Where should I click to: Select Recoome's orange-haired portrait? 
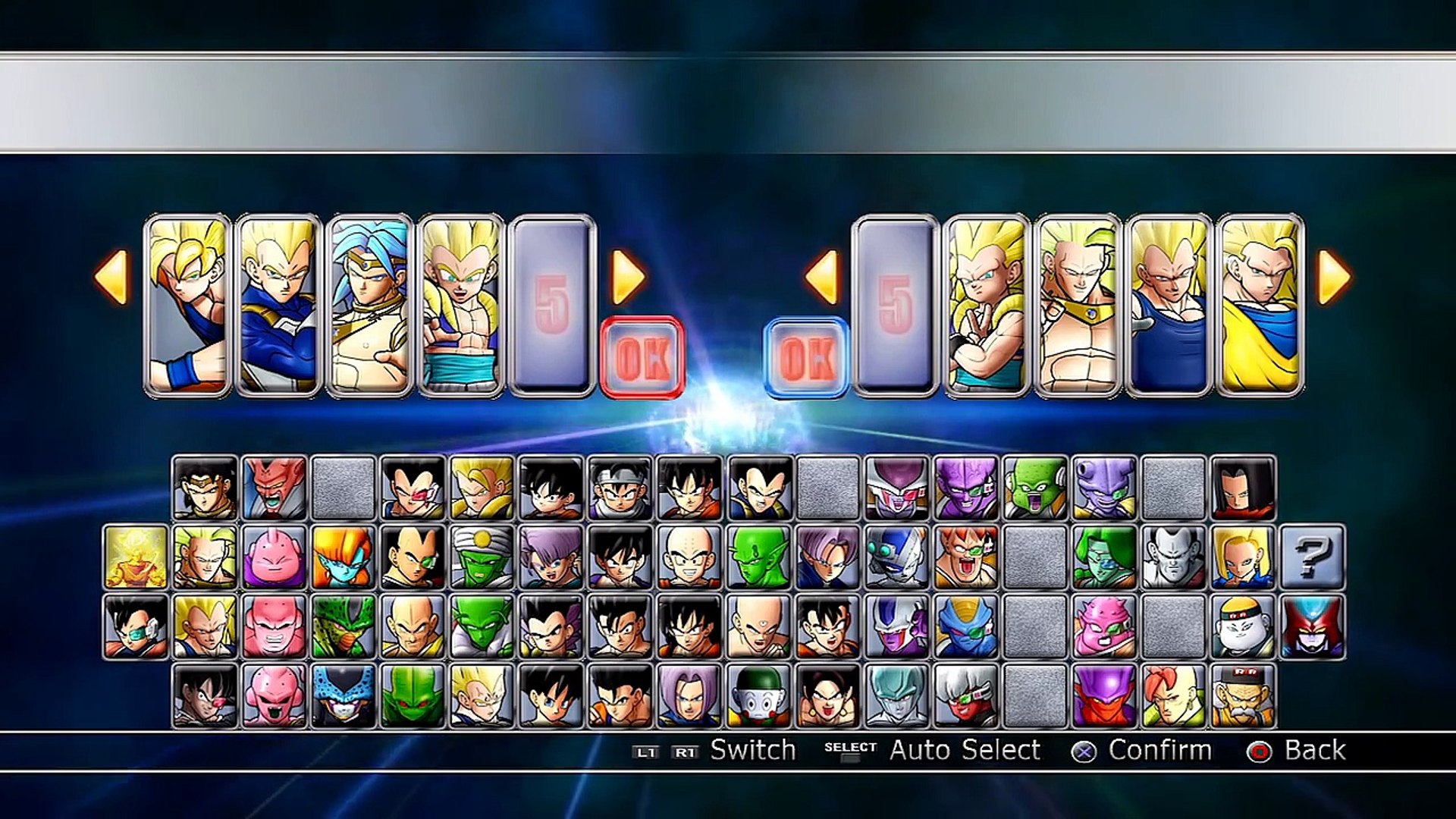[966, 557]
